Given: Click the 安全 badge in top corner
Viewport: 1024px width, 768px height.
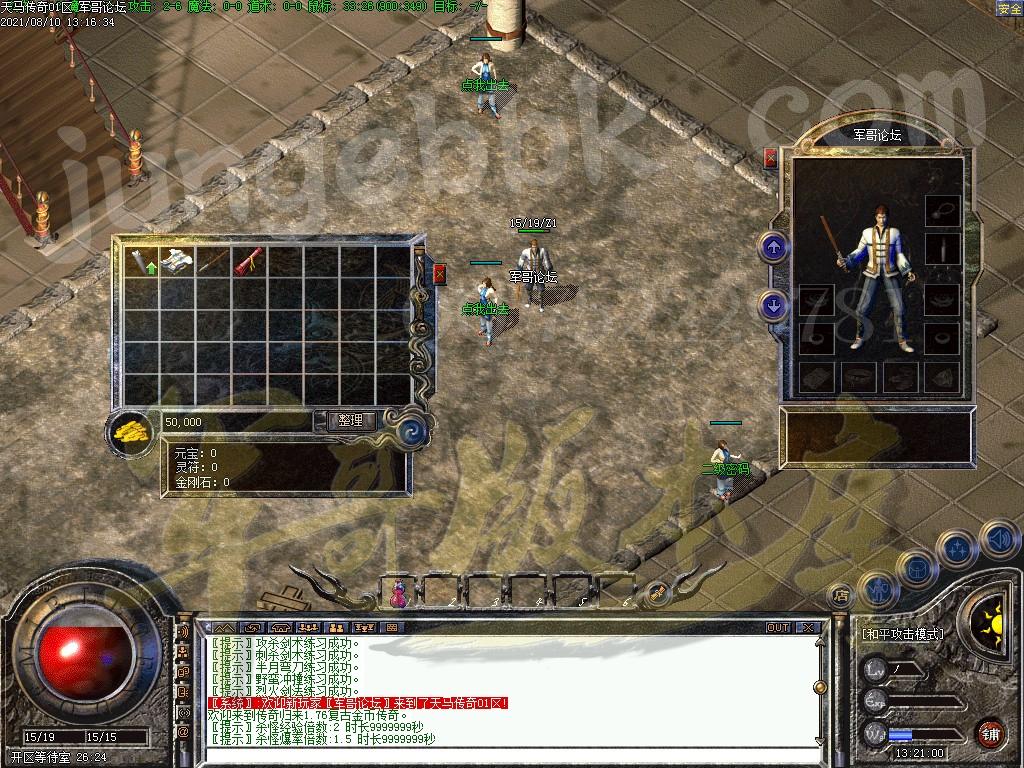Looking at the screenshot, I should tap(1009, 8).
